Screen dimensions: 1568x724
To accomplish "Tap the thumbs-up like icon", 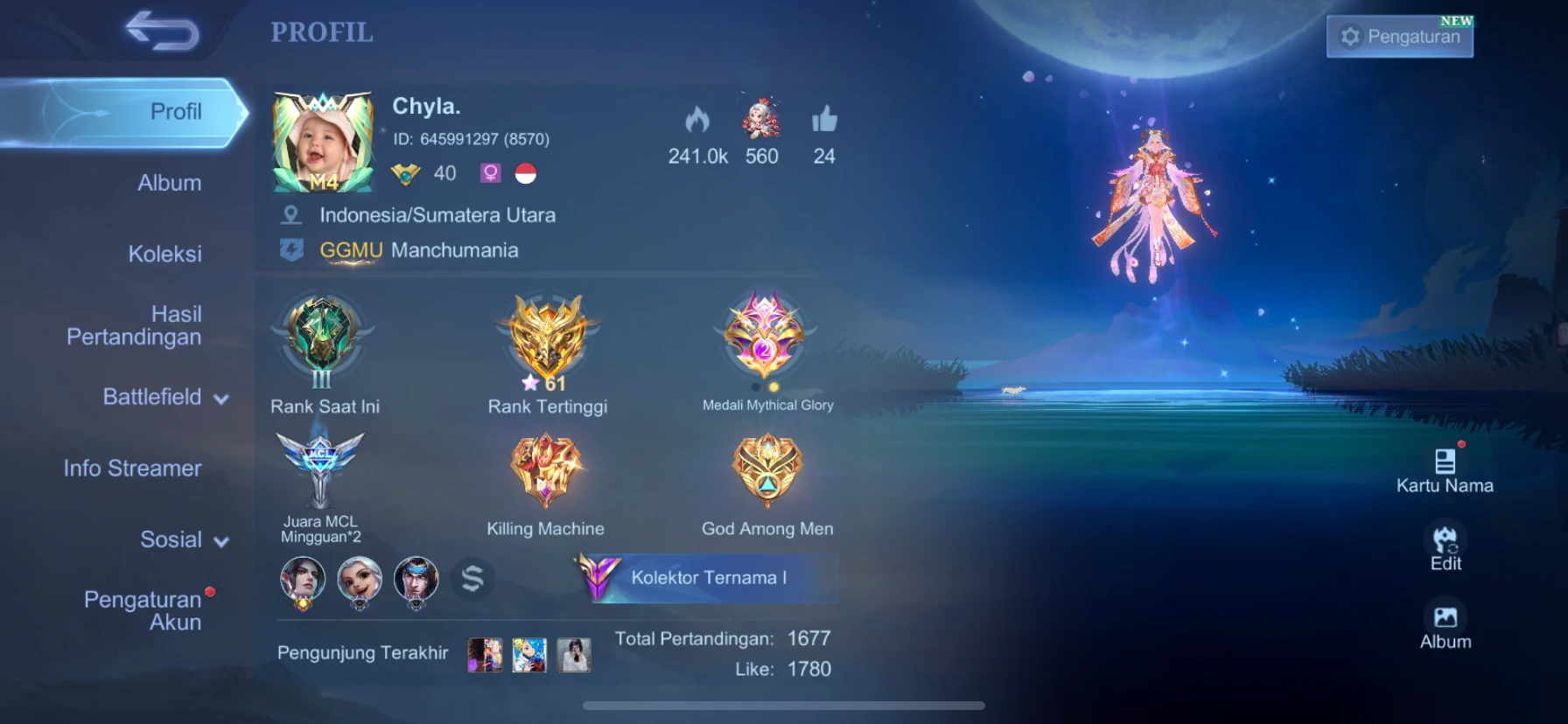I will click(x=824, y=121).
